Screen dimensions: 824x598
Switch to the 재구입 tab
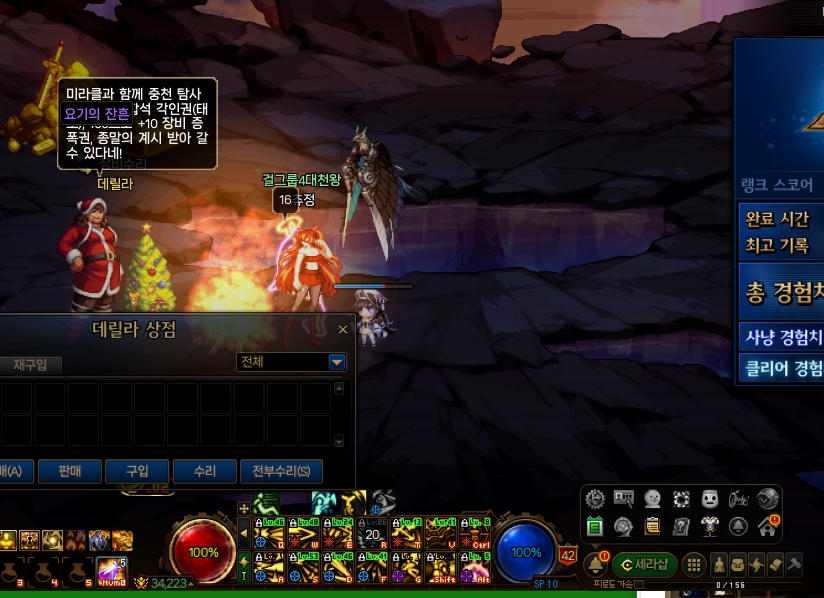tap(16, 365)
